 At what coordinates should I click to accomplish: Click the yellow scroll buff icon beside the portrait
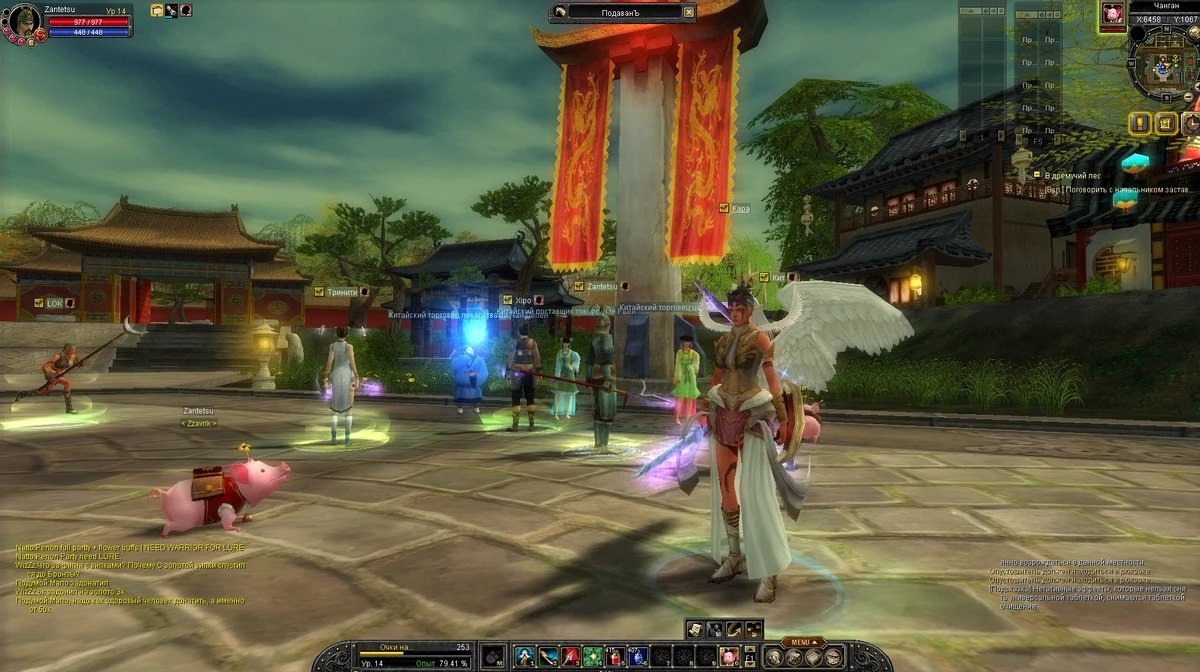(x=157, y=10)
